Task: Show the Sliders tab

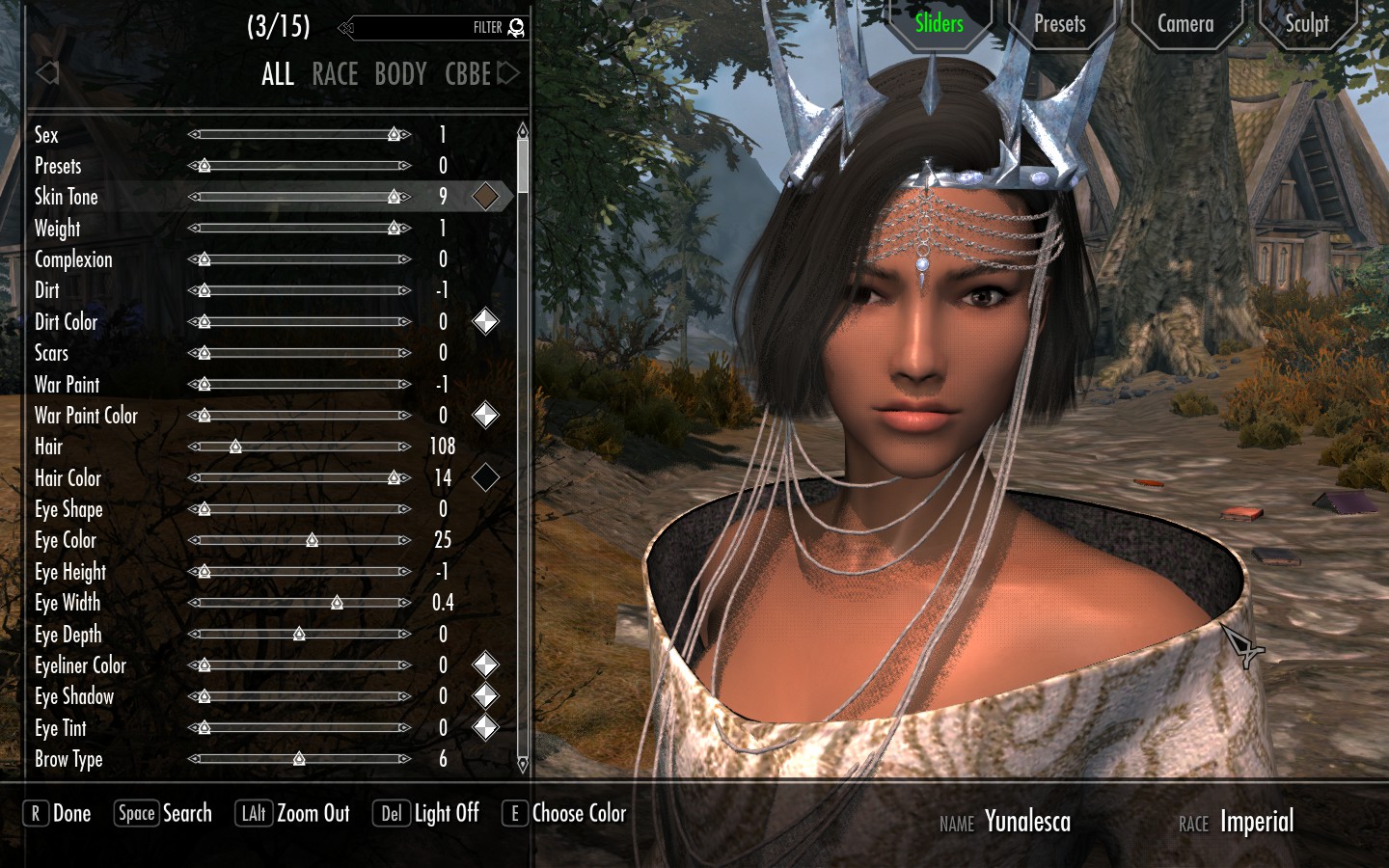Action: (x=939, y=24)
